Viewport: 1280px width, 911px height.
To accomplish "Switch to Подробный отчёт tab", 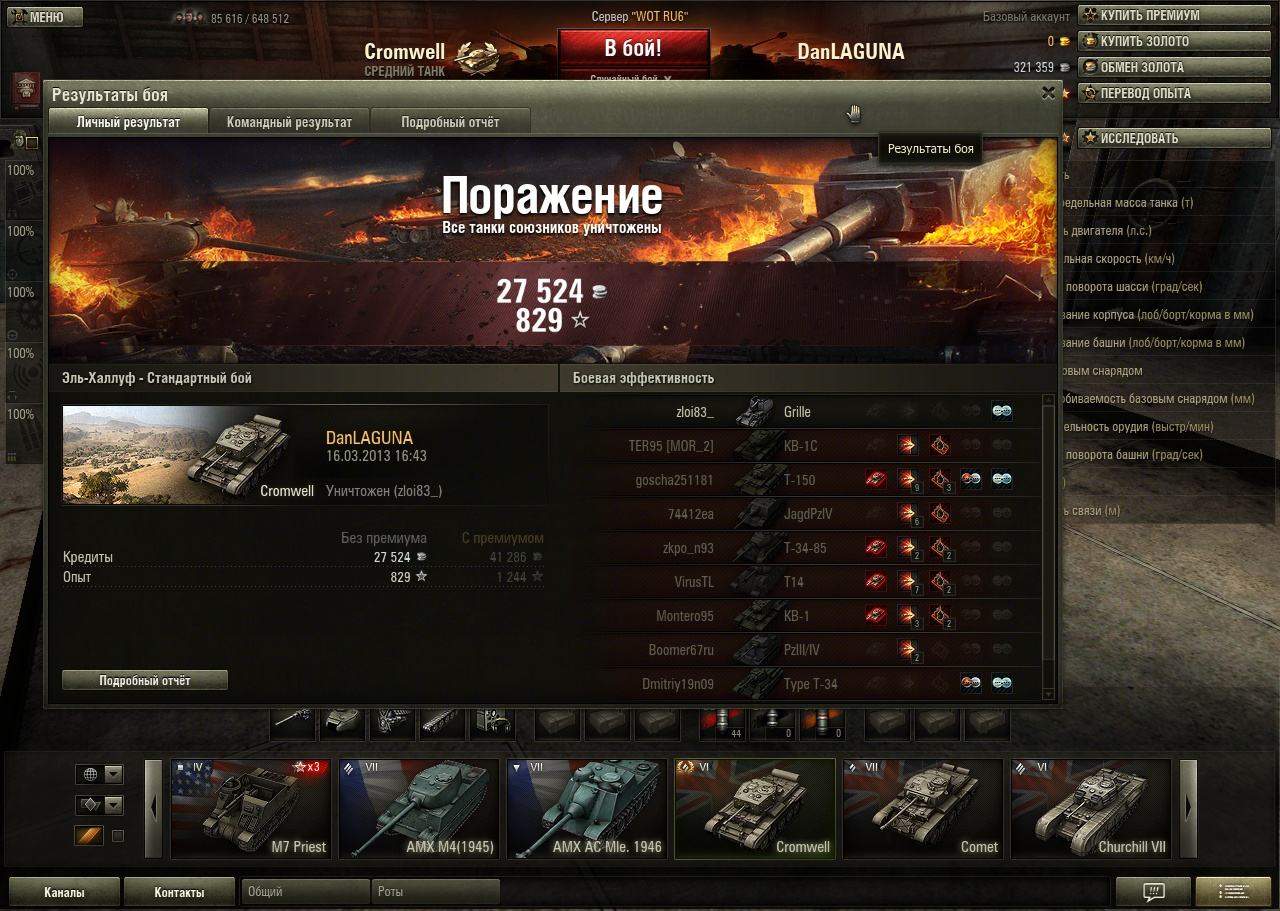I will [450, 122].
